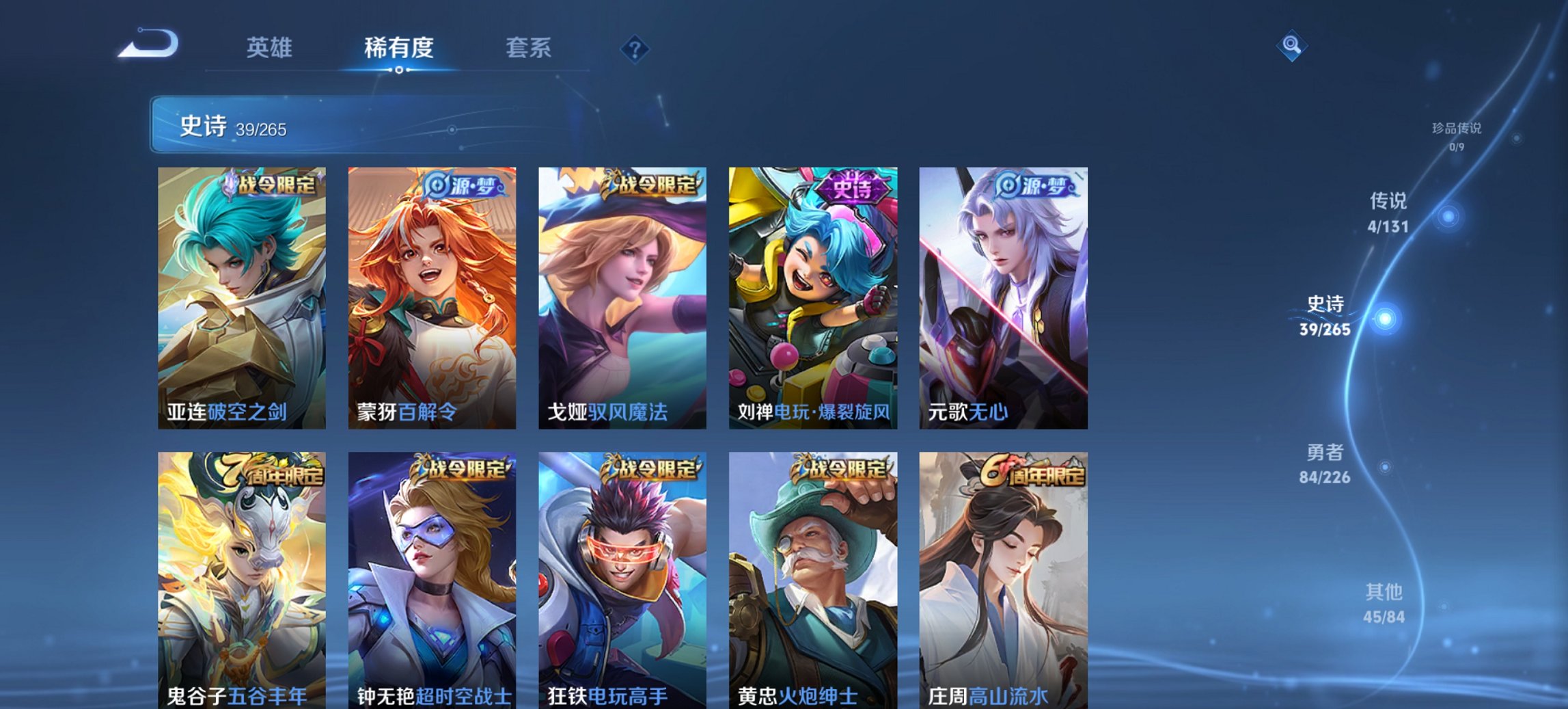Click the active 稀有度 tab
Viewport: 1568px width, 709px height.
[x=398, y=48]
